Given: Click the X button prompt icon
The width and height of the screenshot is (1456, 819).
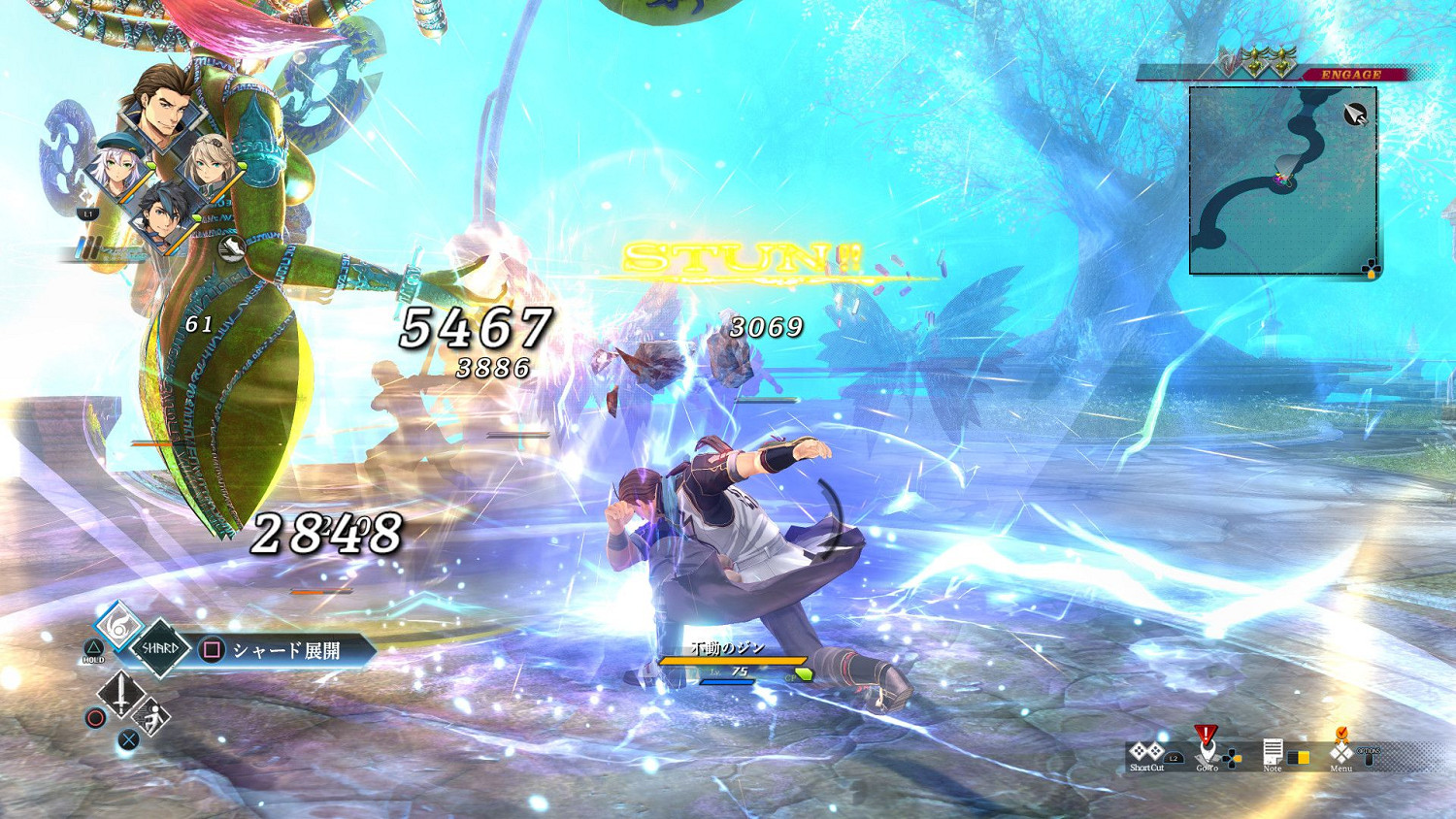Looking at the screenshot, I should pos(128,737).
